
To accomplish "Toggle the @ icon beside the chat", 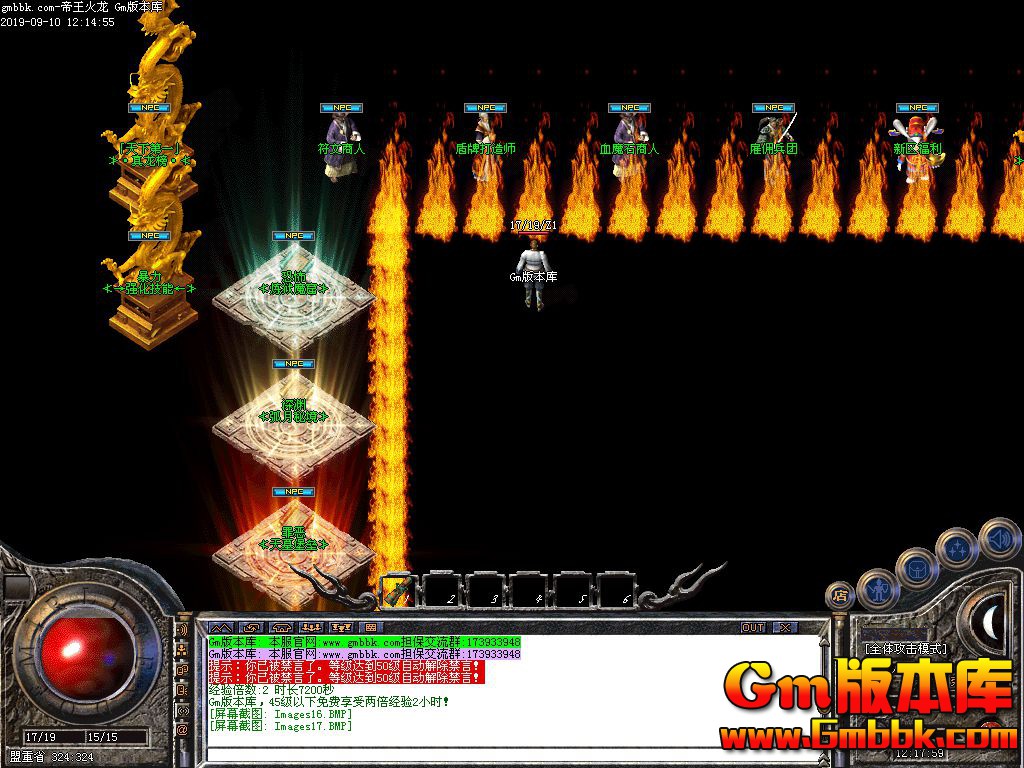I will 182,730.
